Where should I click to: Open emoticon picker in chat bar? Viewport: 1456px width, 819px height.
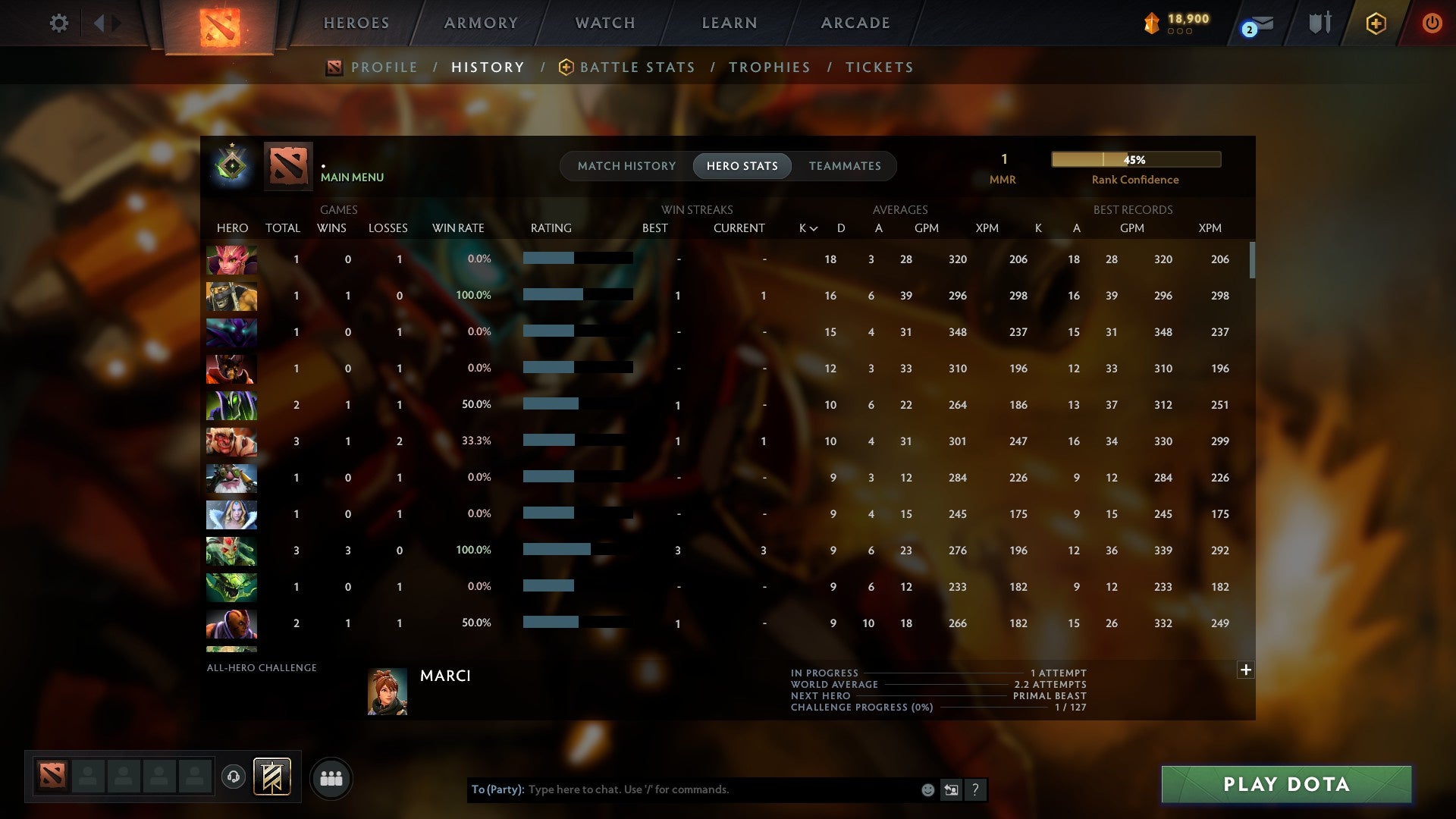point(928,789)
